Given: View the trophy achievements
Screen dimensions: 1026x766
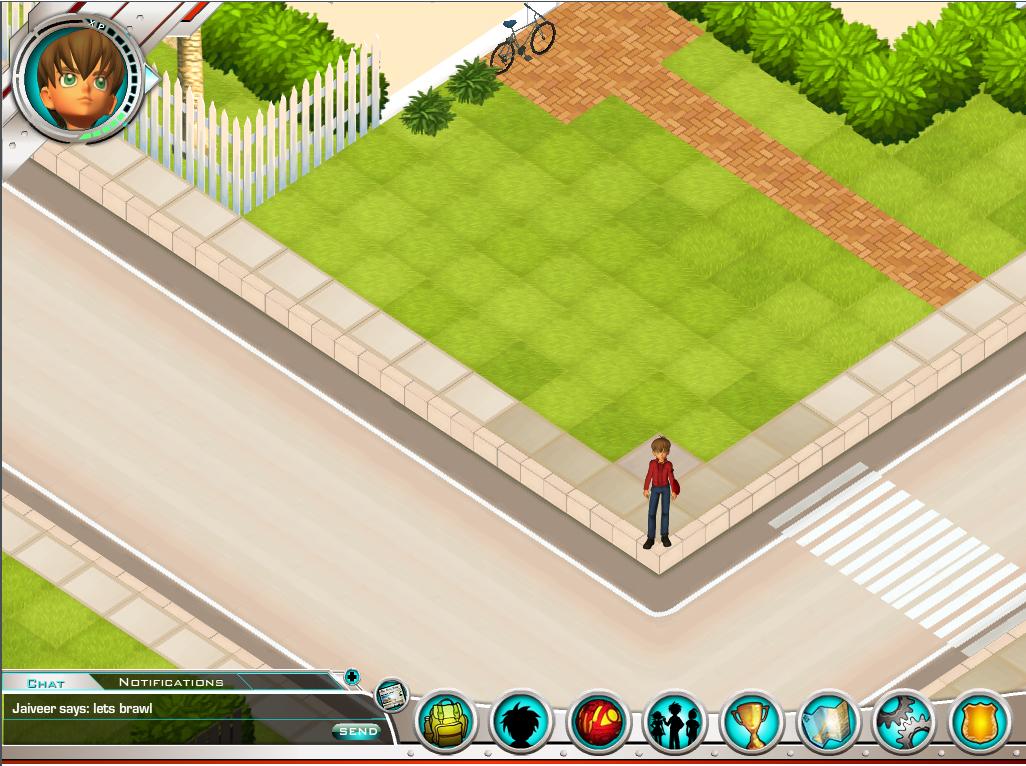Looking at the screenshot, I should click(x=751, y=722).
